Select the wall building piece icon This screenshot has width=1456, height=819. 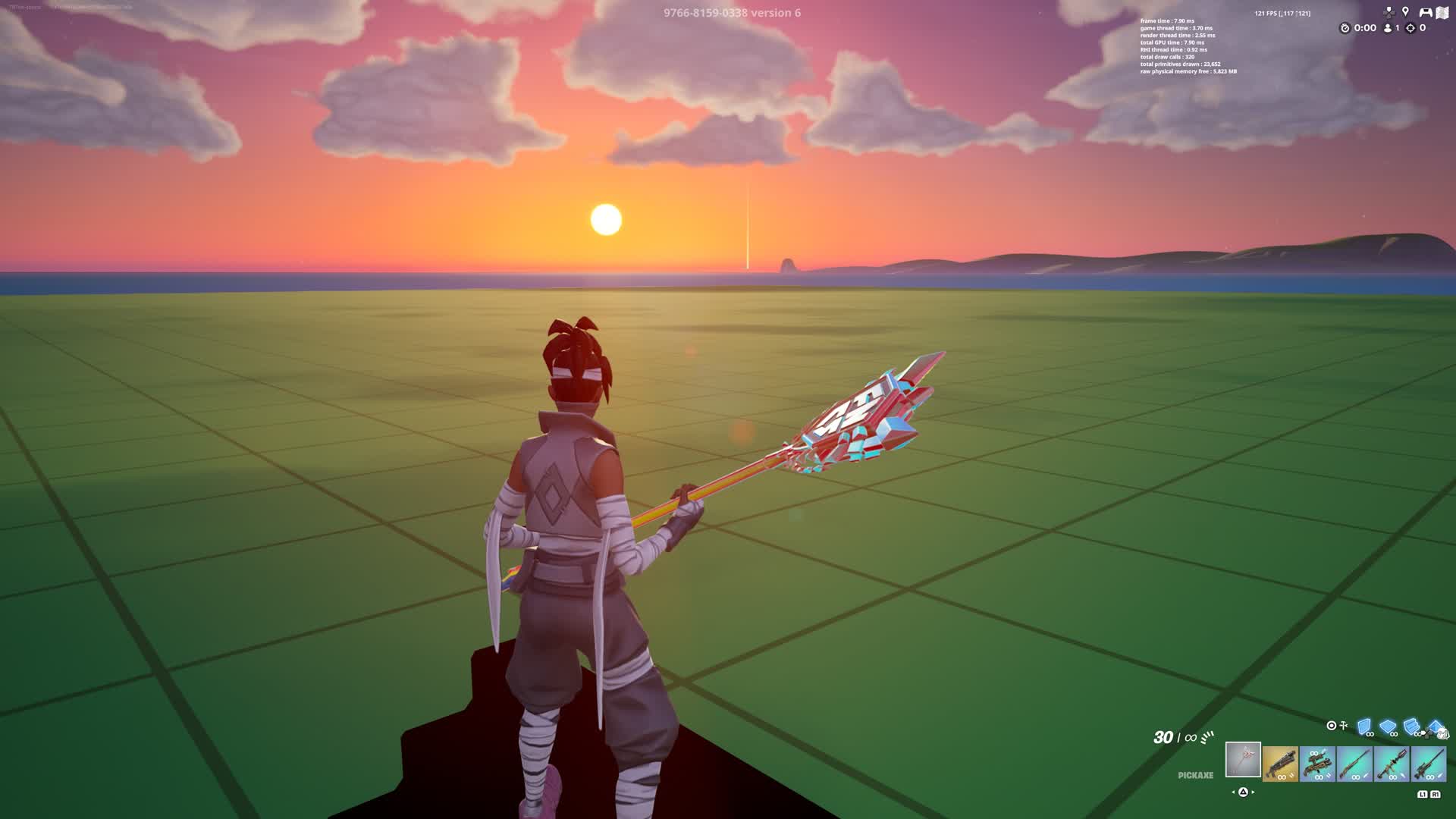(x=1364, y=727)
